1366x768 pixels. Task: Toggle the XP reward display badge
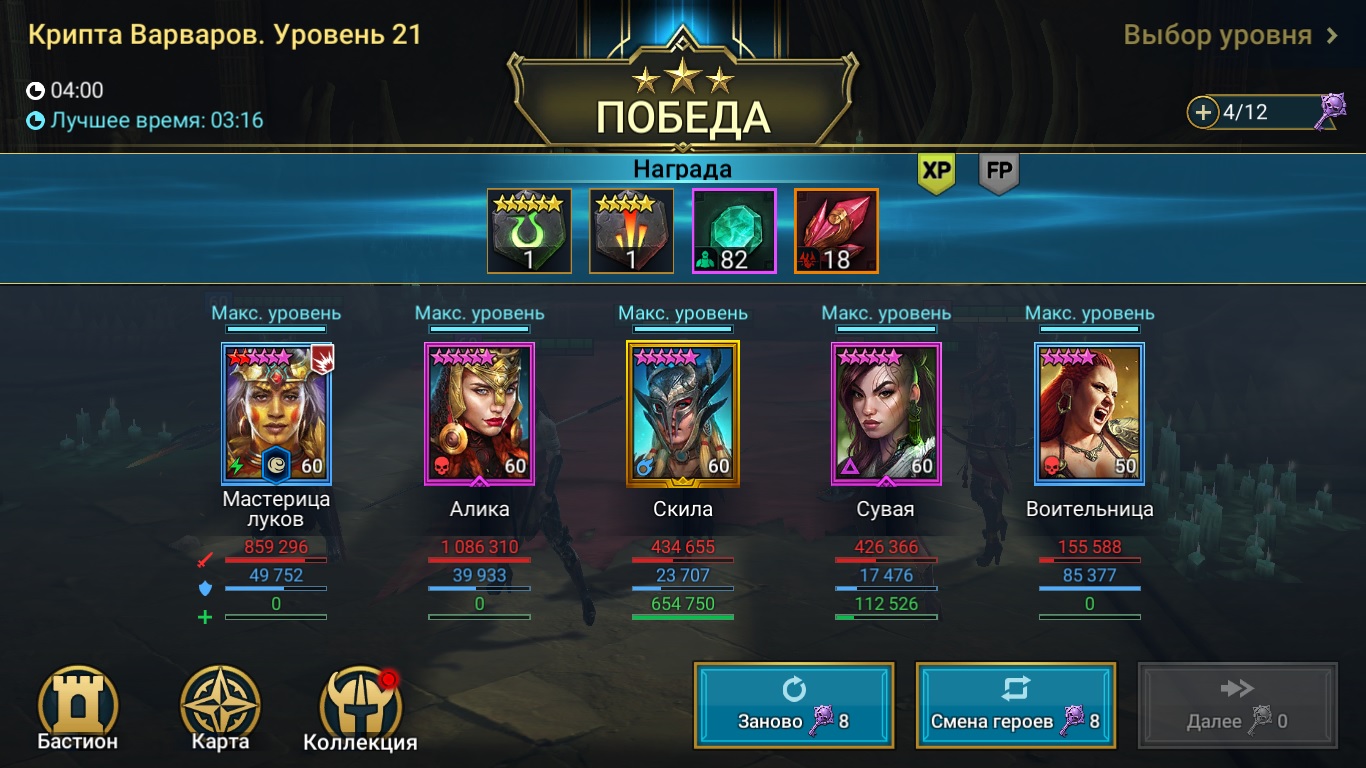tap(934, 172)
